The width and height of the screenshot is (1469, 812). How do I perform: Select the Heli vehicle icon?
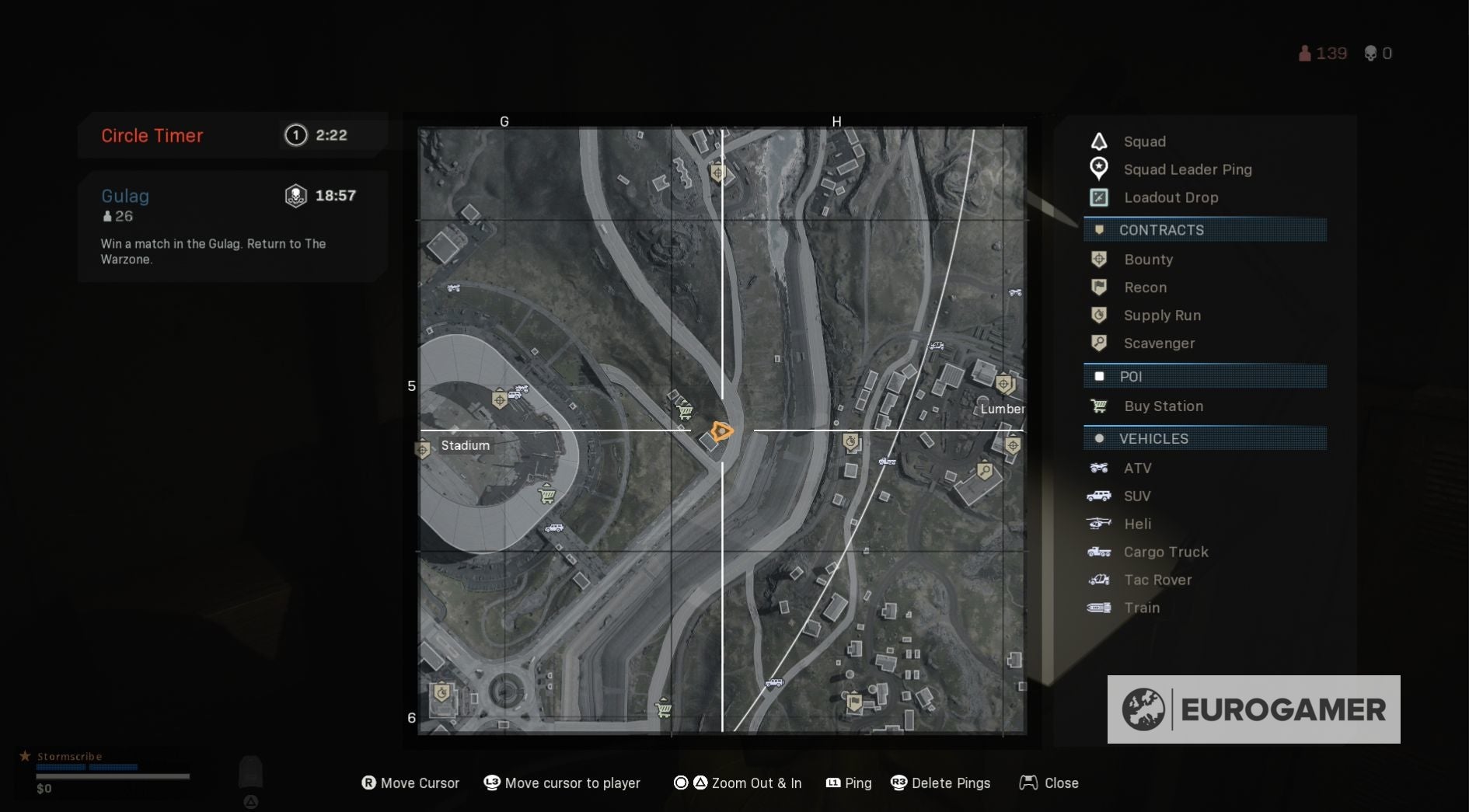click(1099, 524)
